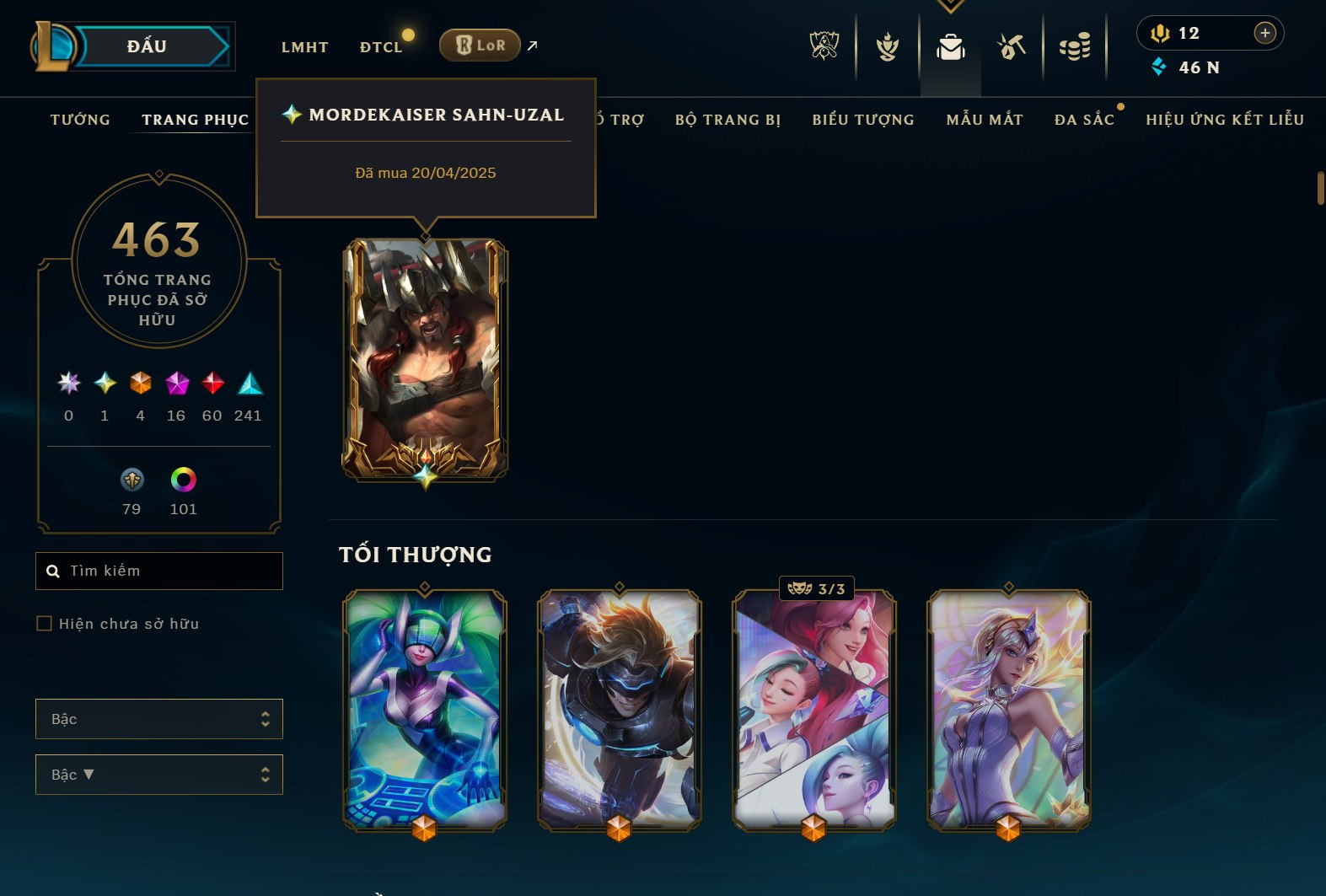Viewport: 1326px width, 896px height.
Task: Select the purple epic gem rarity filter
Action: pyautogui.click(x=175, y=384)
